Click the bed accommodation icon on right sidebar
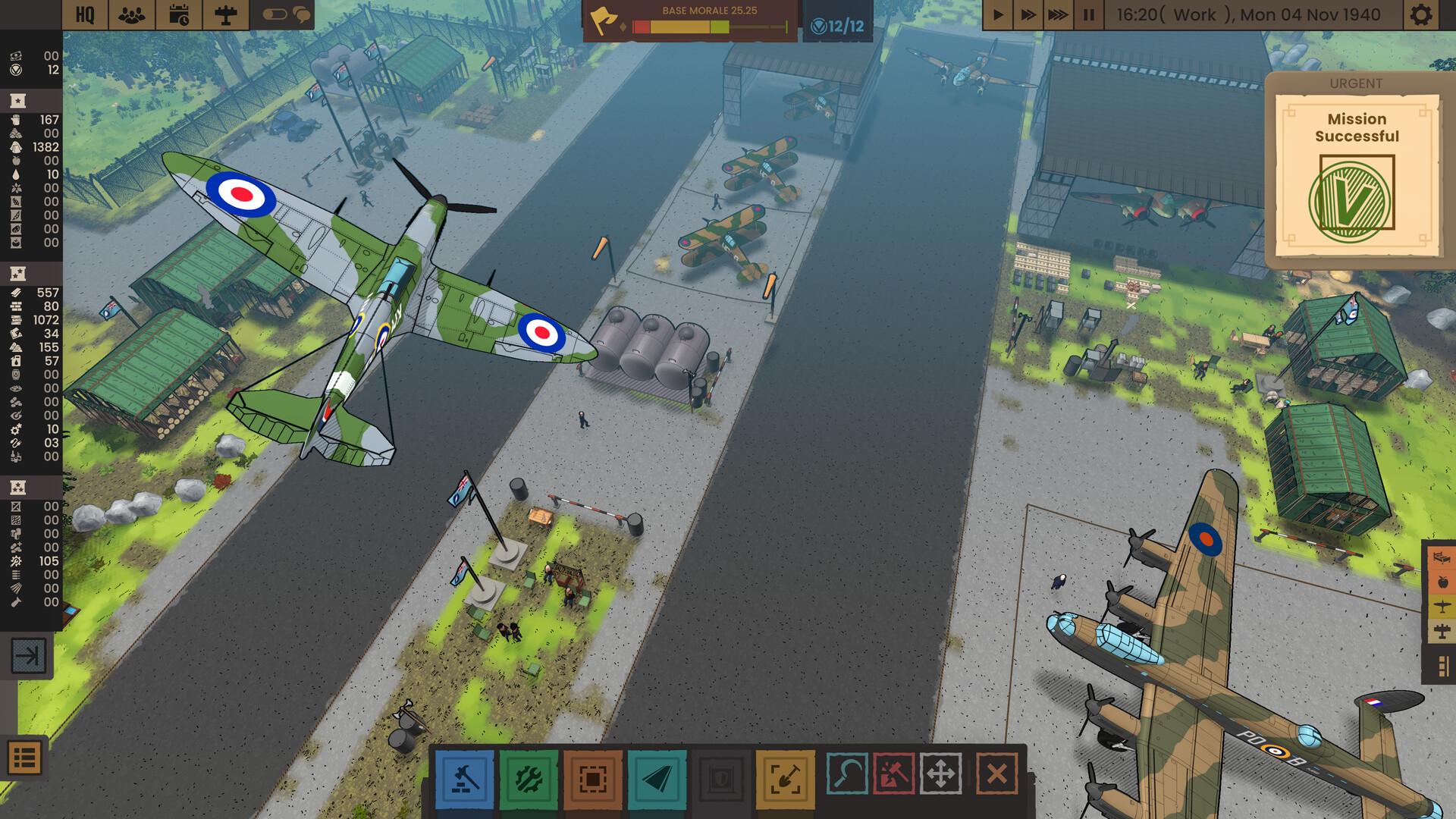The height and width of the screenshot is (819, 1456). point(1443,558)
